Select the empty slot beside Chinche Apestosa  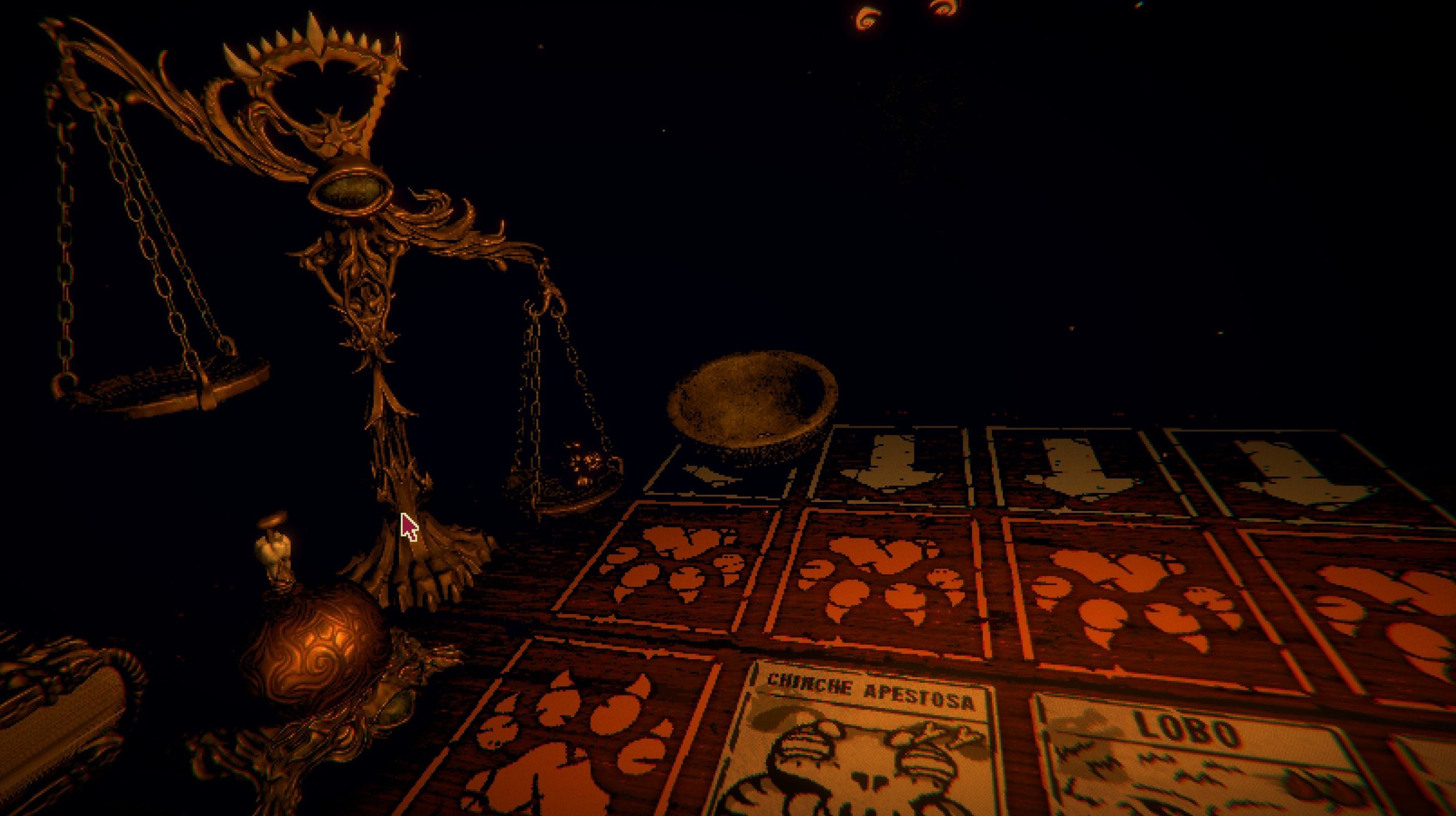pyautogui.click(x=574, y=734)
